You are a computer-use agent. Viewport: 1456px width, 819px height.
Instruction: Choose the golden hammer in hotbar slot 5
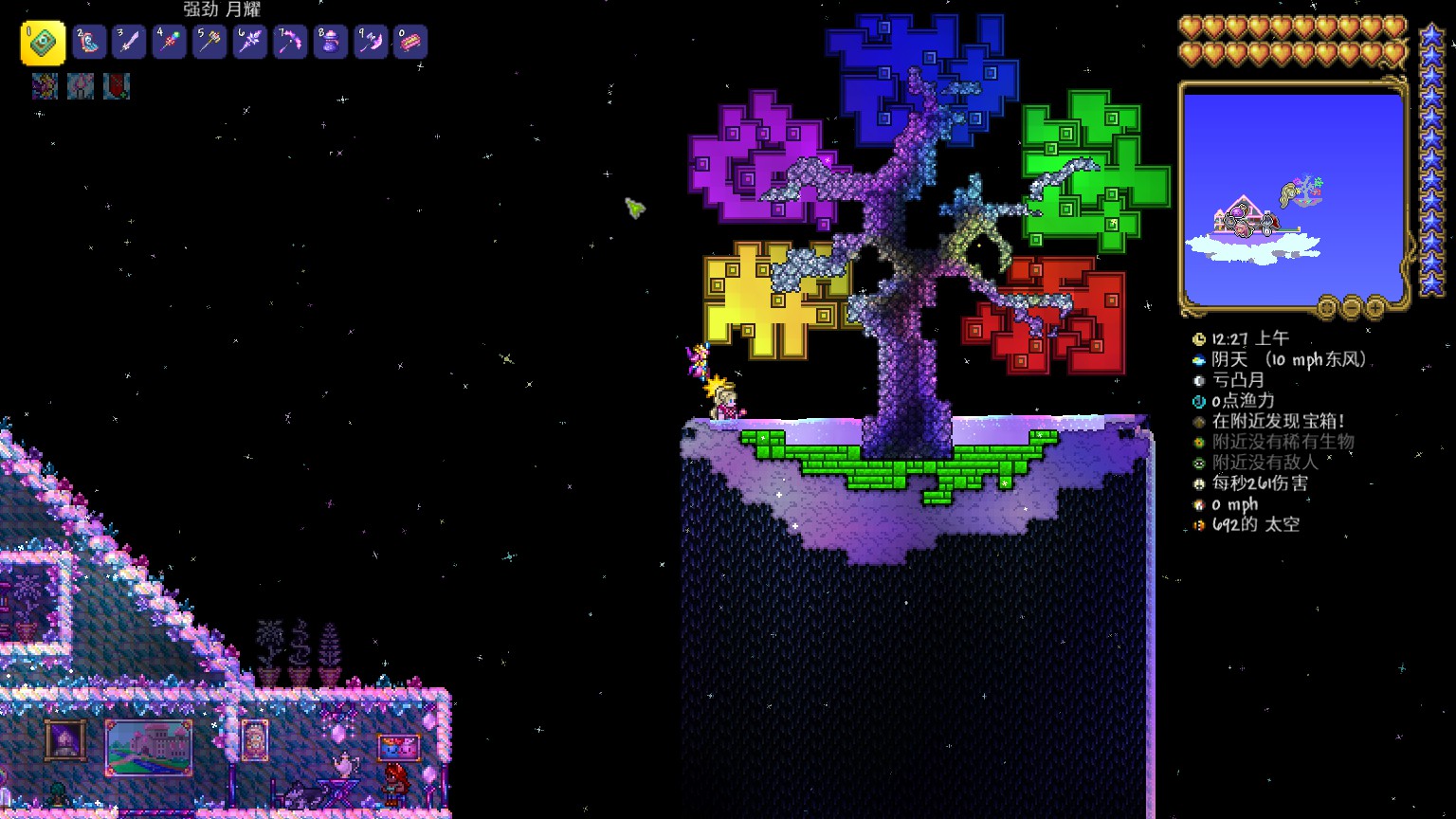coord(209,43)
